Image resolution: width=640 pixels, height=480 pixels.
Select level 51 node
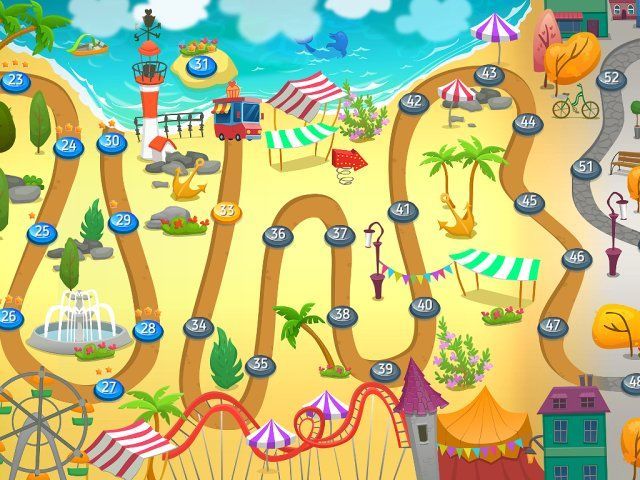(586, 168)
